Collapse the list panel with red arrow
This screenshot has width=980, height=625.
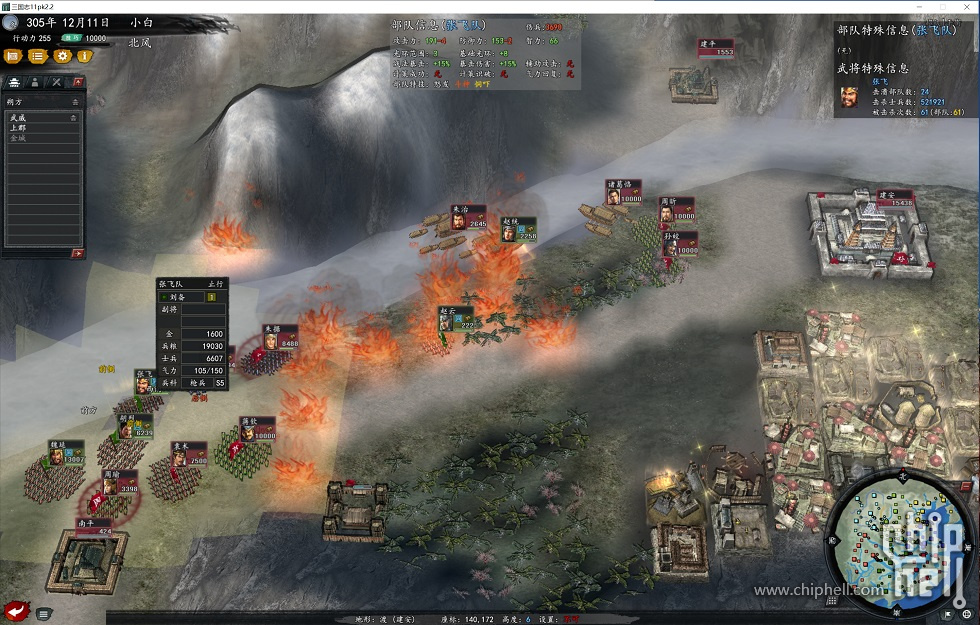pos(78,82)
